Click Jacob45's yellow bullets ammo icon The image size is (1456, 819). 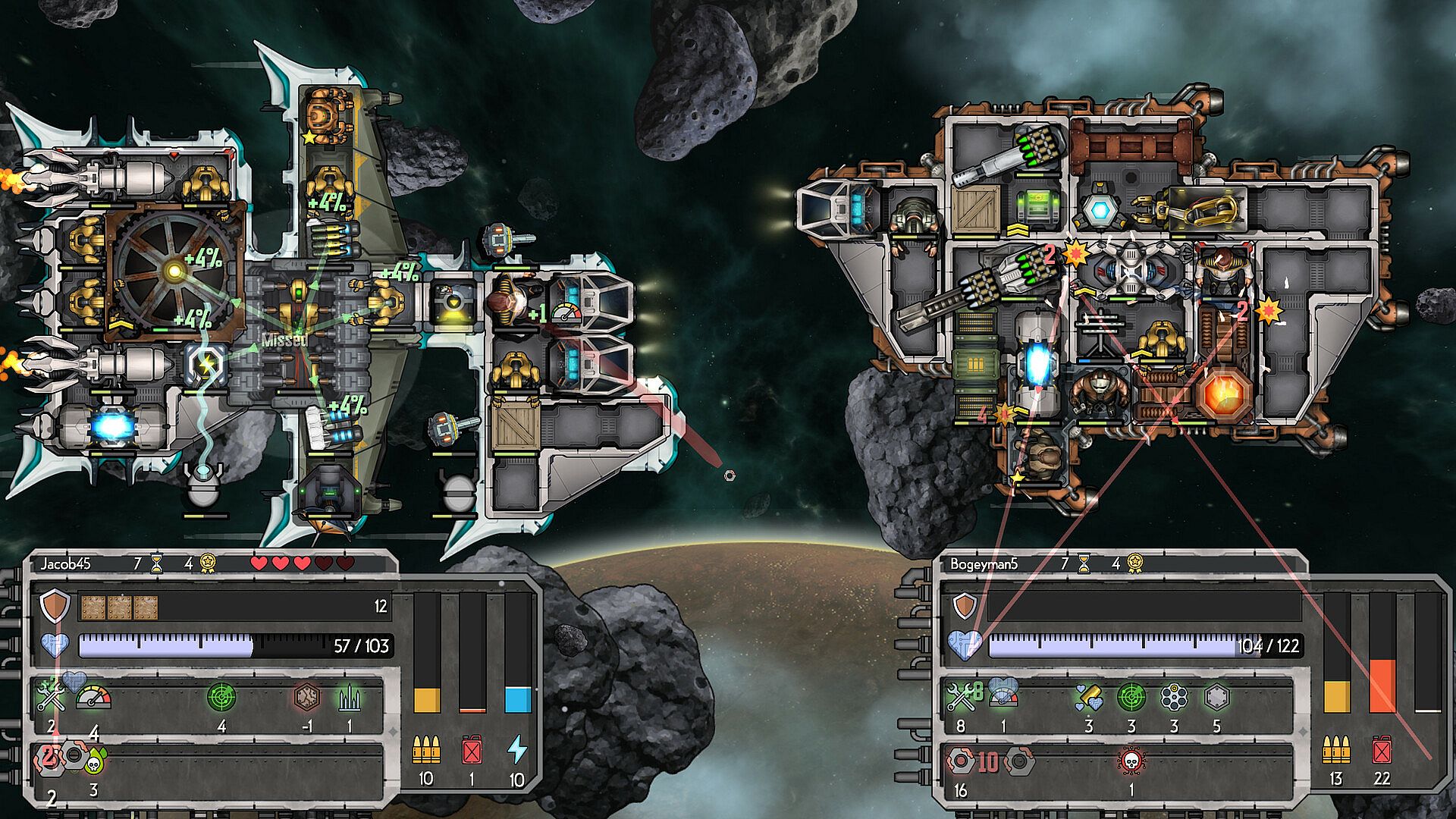tap(426, 750)
